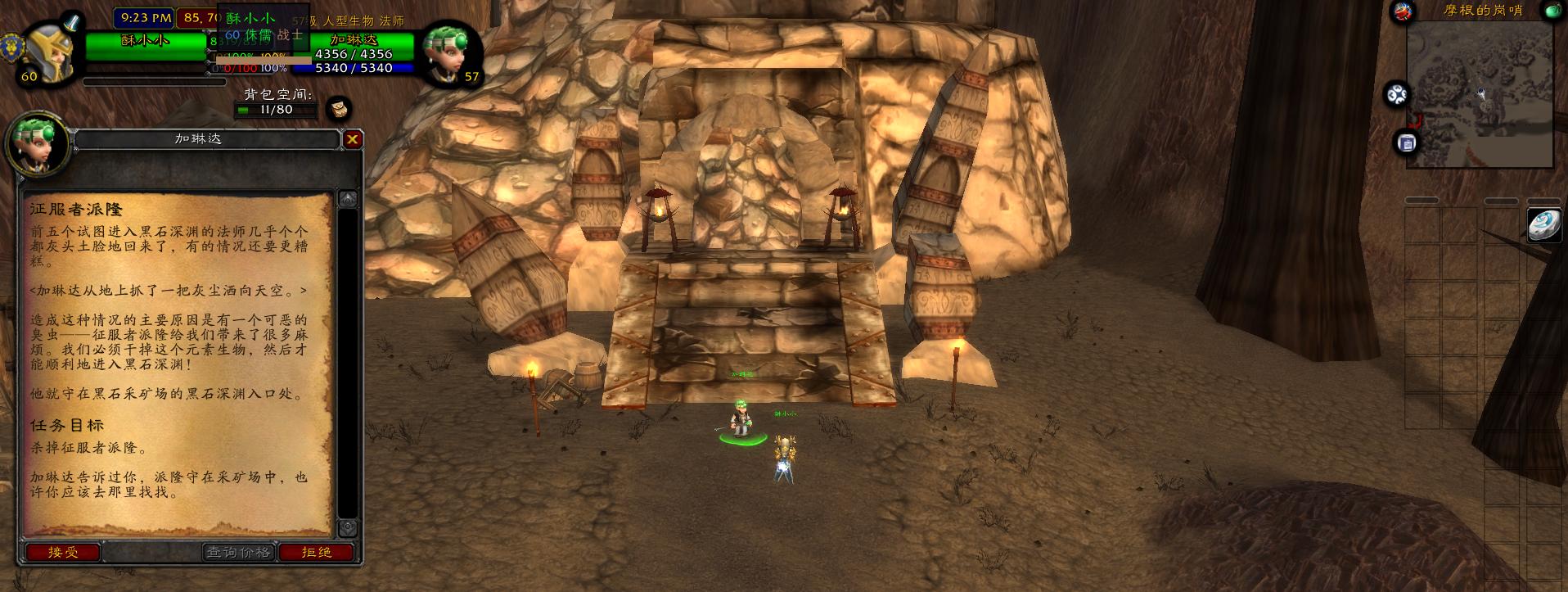Use the white hearthstone item slot
Image resolution: width=1568 pixels, height=592 pixels.
tap(1543, 225)
